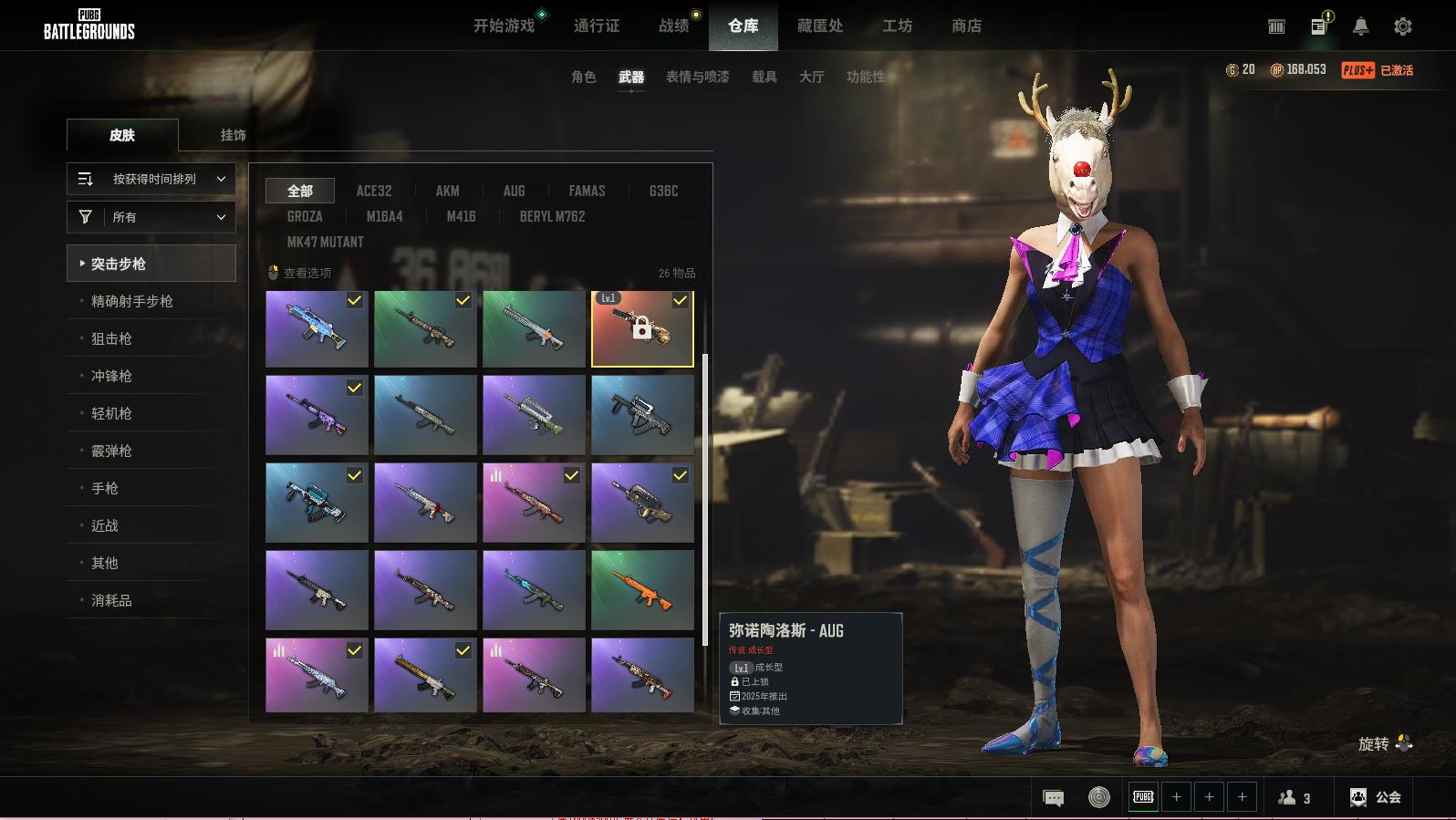The width and height of the screenshot is (1456, 820).
Task: Open the 公会 guild panel
Action: pos(1376,797)
